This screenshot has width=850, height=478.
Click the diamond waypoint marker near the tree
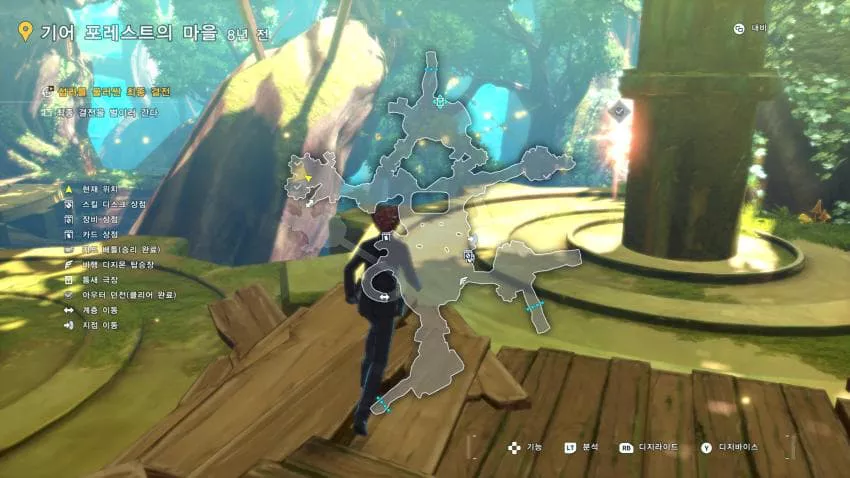pyautogui.click(x=620, y=111)
